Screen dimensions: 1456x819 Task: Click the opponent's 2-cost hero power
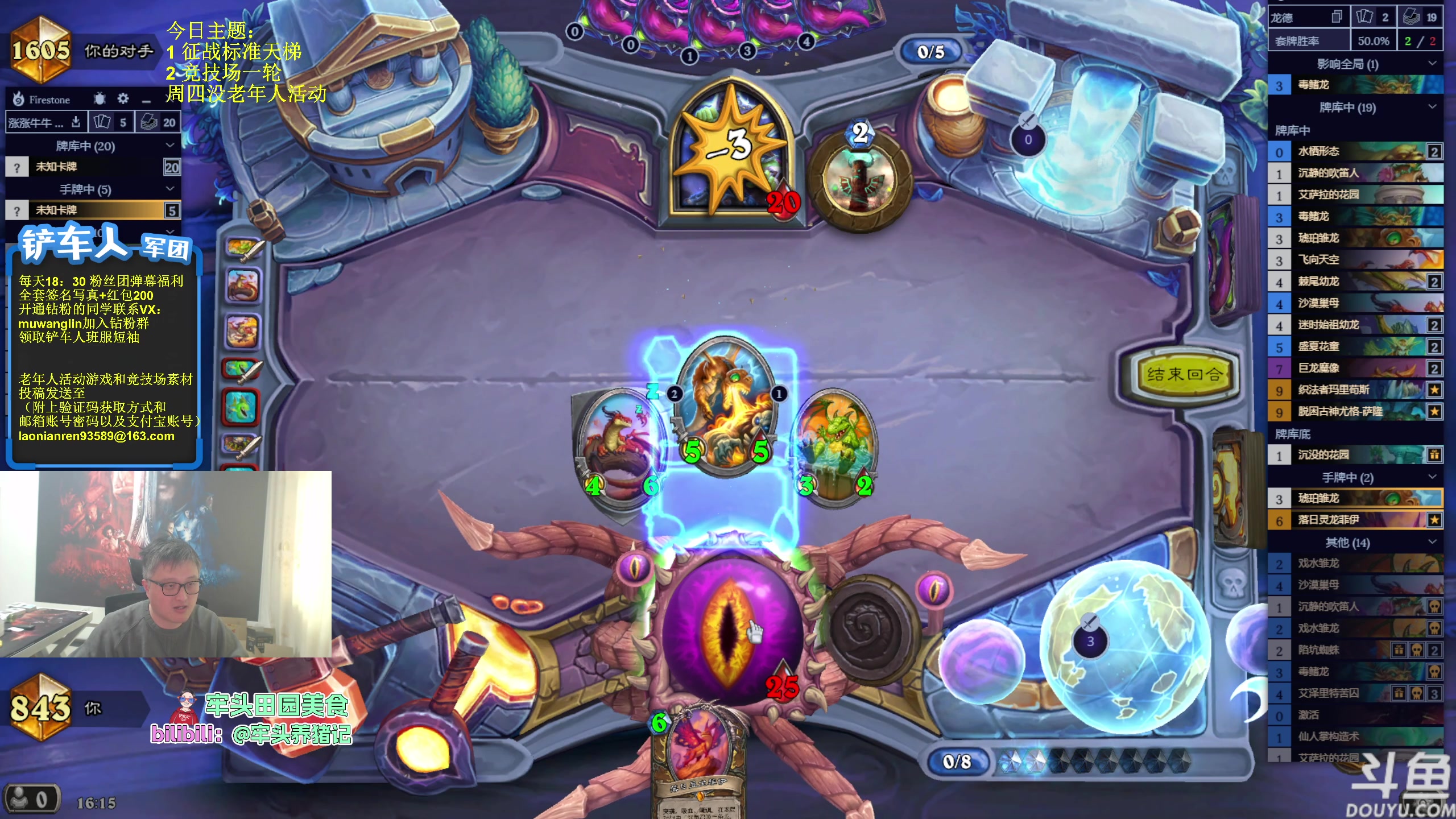[x=859, y=179]
